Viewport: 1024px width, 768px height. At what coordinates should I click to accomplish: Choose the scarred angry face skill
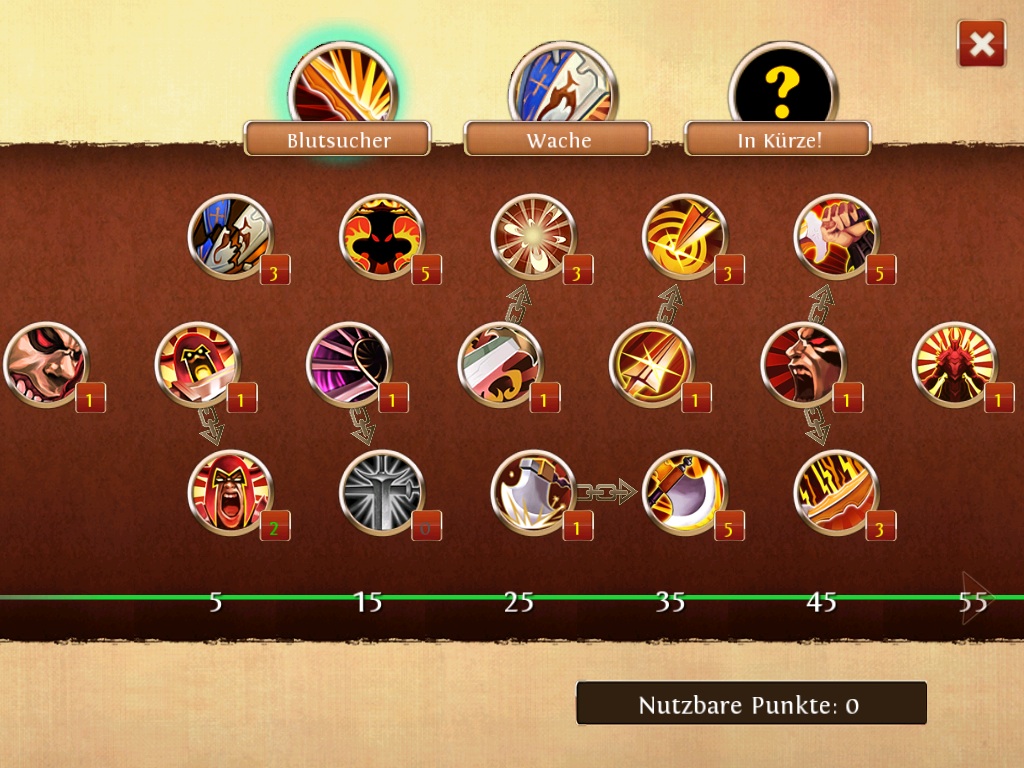click(x=46, y=364)
